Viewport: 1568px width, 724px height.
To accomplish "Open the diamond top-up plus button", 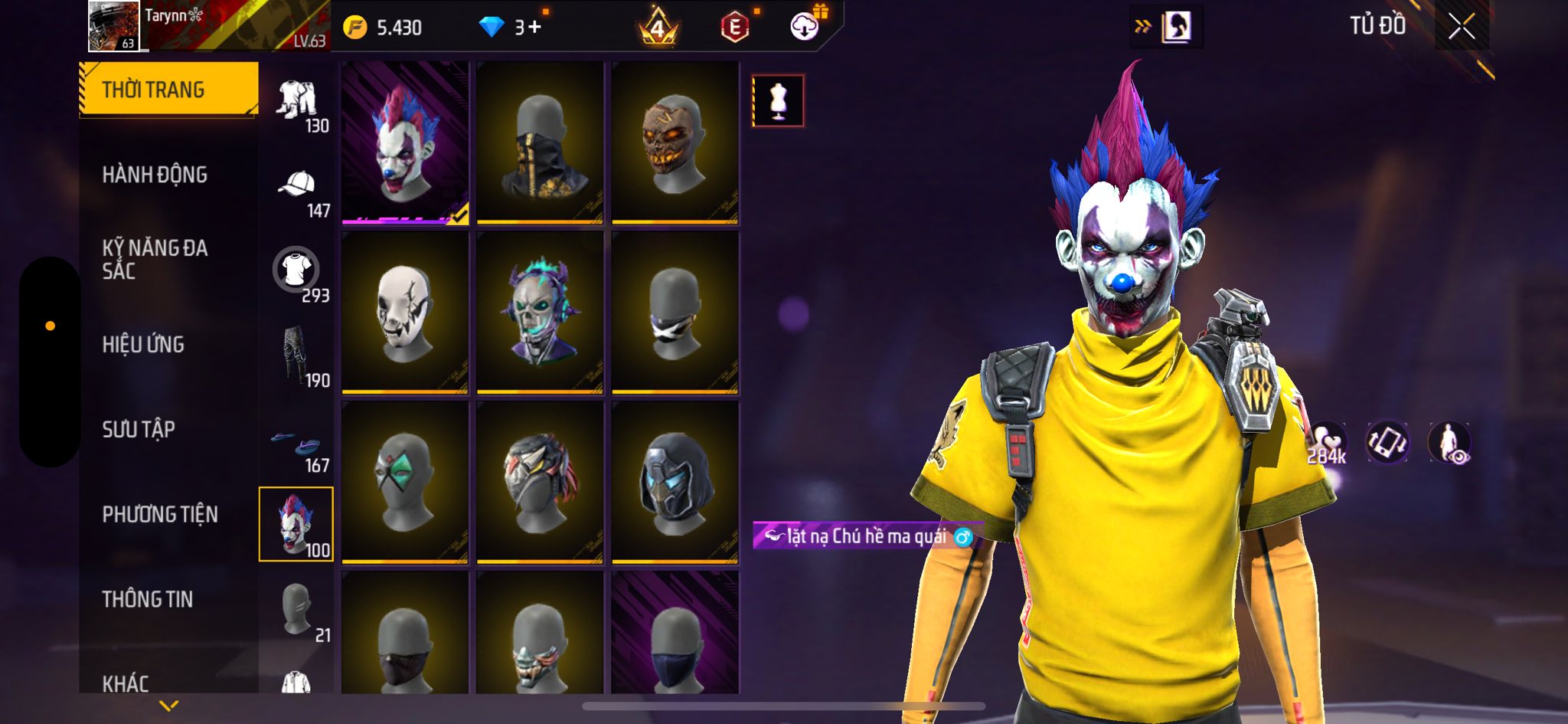I will pos(534,28).
